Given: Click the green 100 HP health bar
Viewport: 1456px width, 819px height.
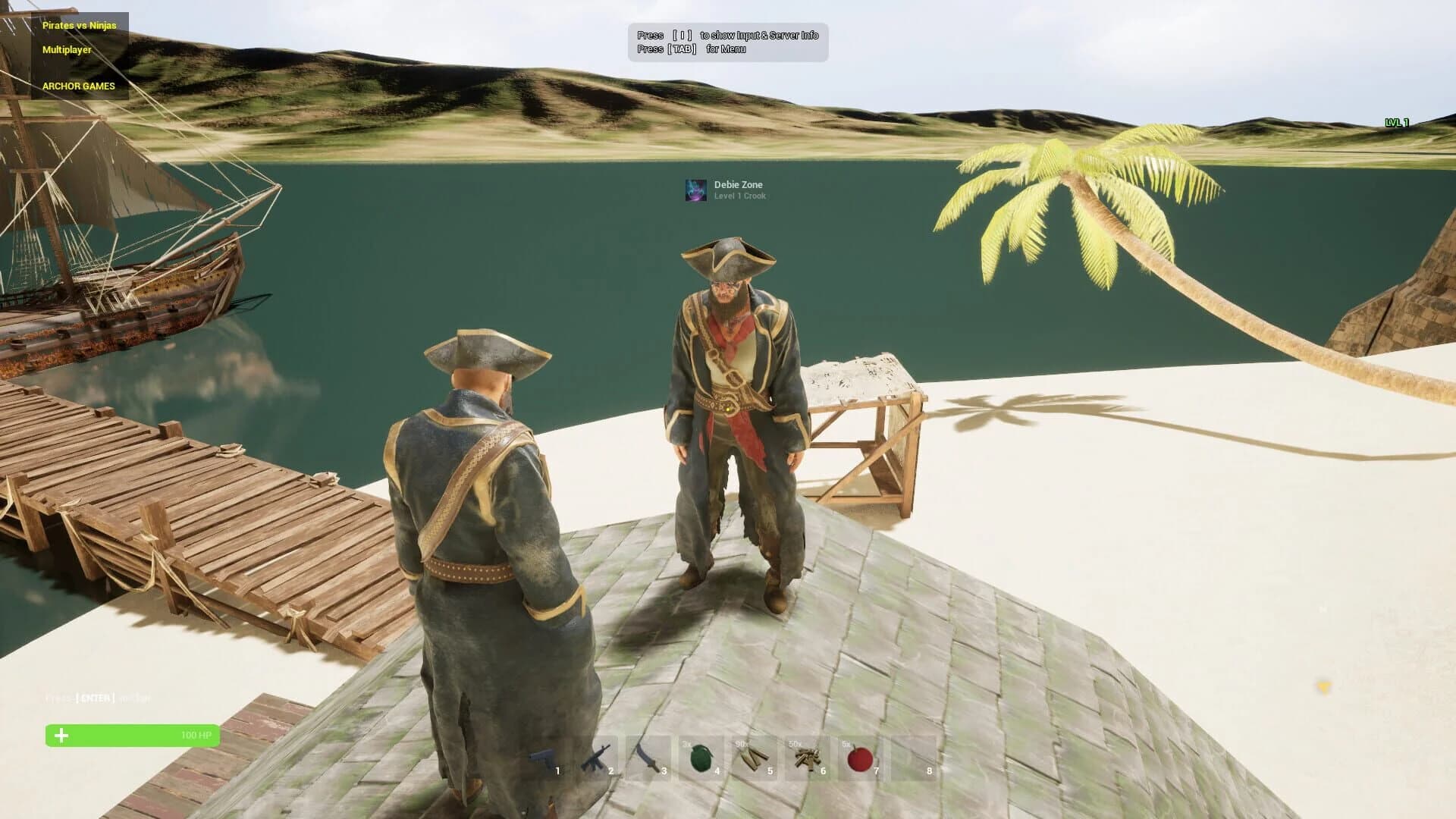Looking at the screenshot, I should [x=132, y=736].
